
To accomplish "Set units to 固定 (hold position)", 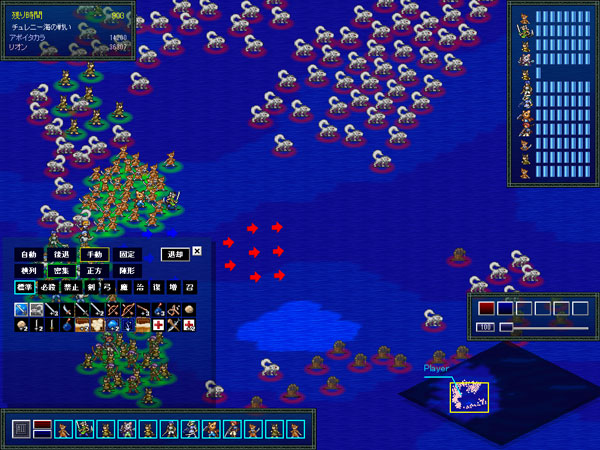I will pos(127,255).
